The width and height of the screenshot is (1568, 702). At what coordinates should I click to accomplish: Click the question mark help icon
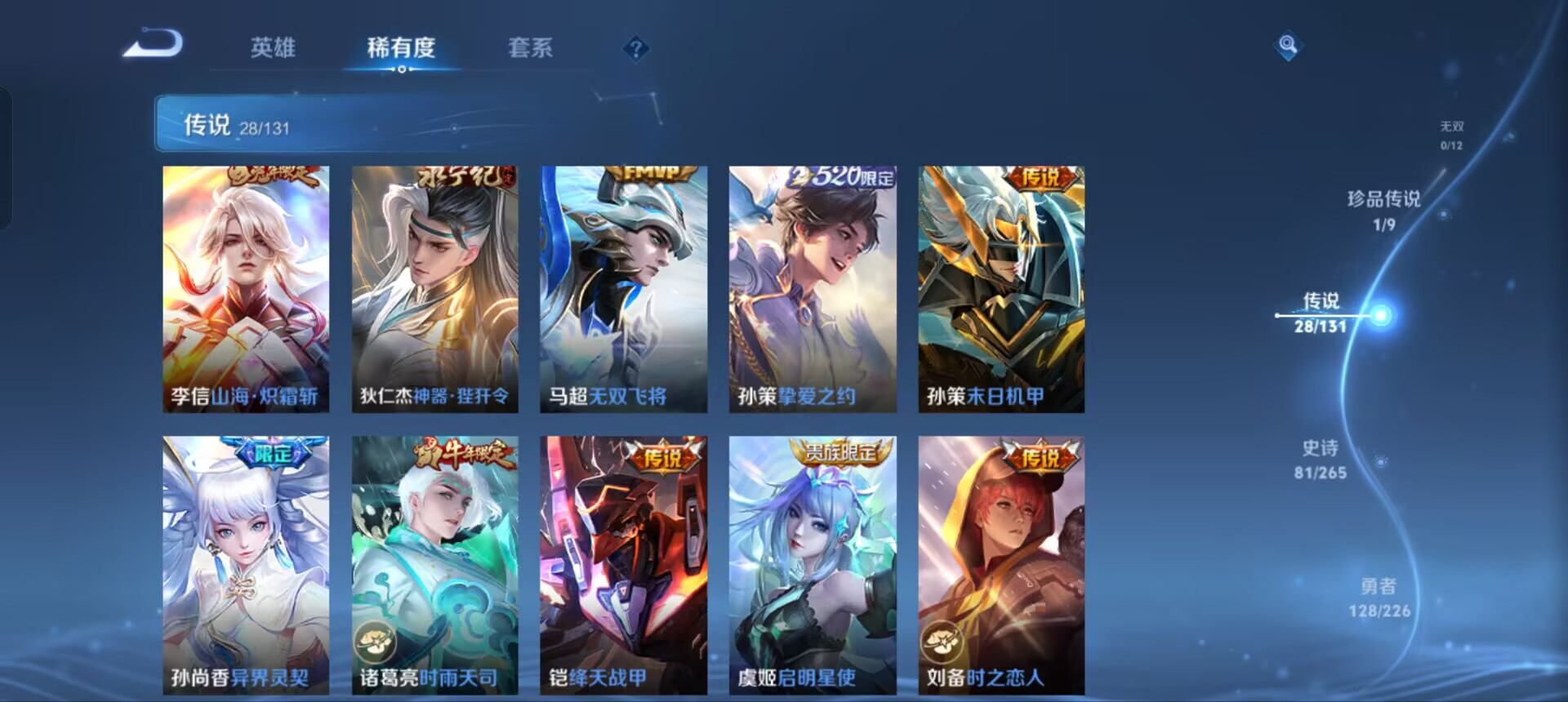click(635, 49)
